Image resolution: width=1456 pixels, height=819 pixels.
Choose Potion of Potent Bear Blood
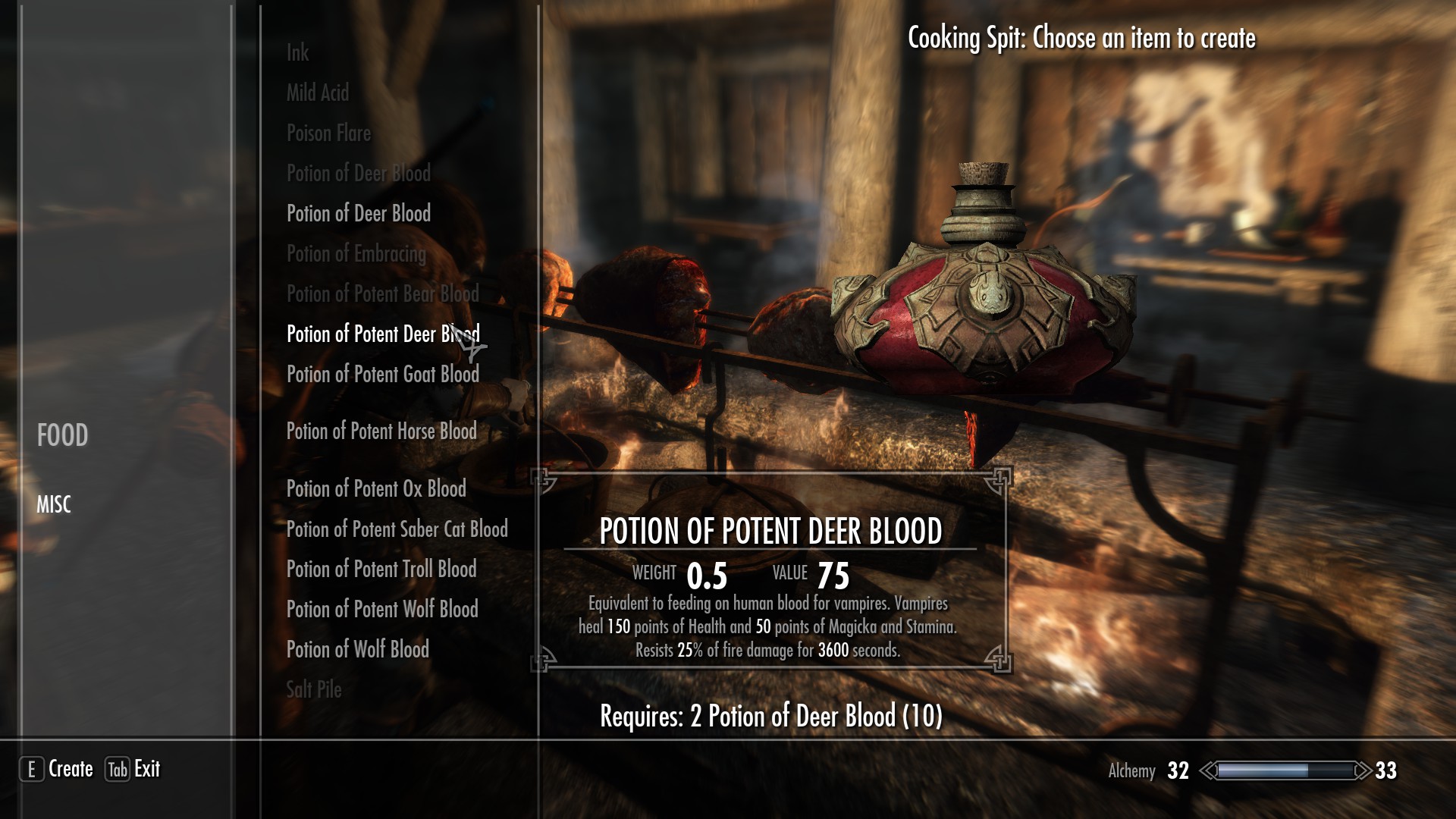point(382,294)
